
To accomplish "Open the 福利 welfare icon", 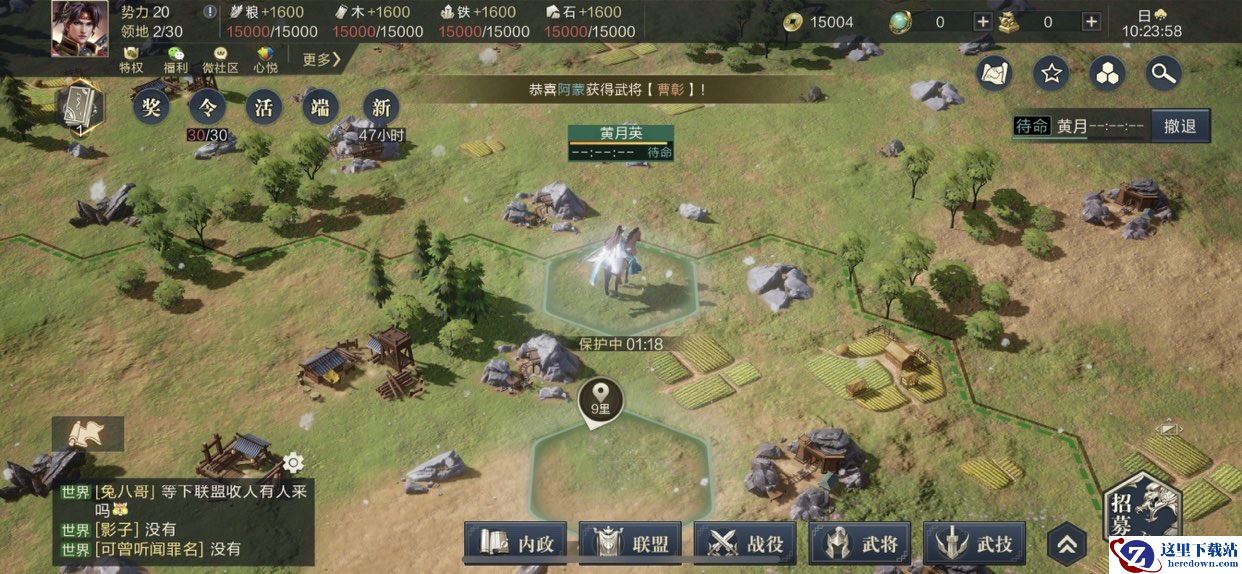I will (x=176, y=59).
